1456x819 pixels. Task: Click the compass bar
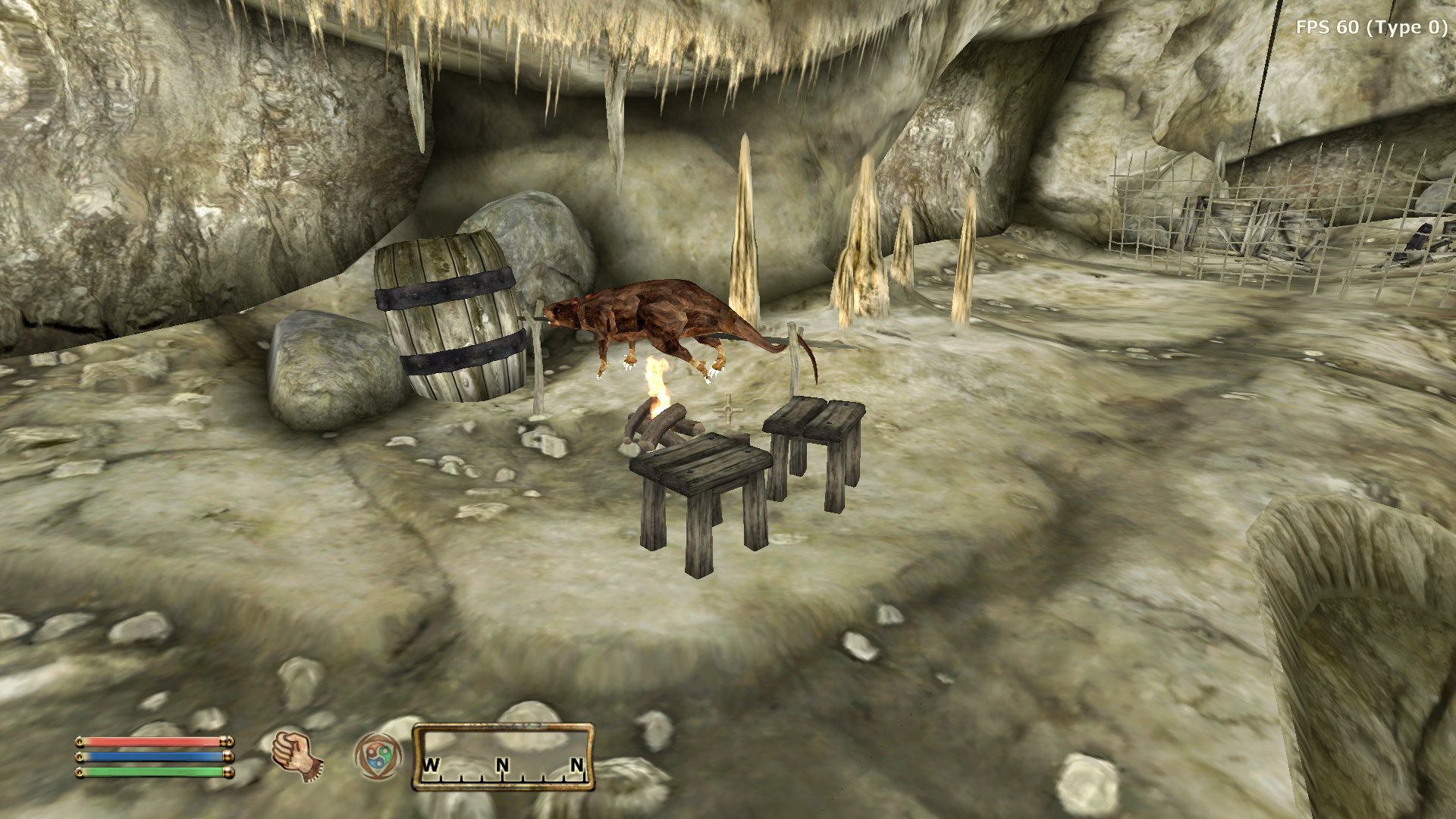(x=503, y=757)
